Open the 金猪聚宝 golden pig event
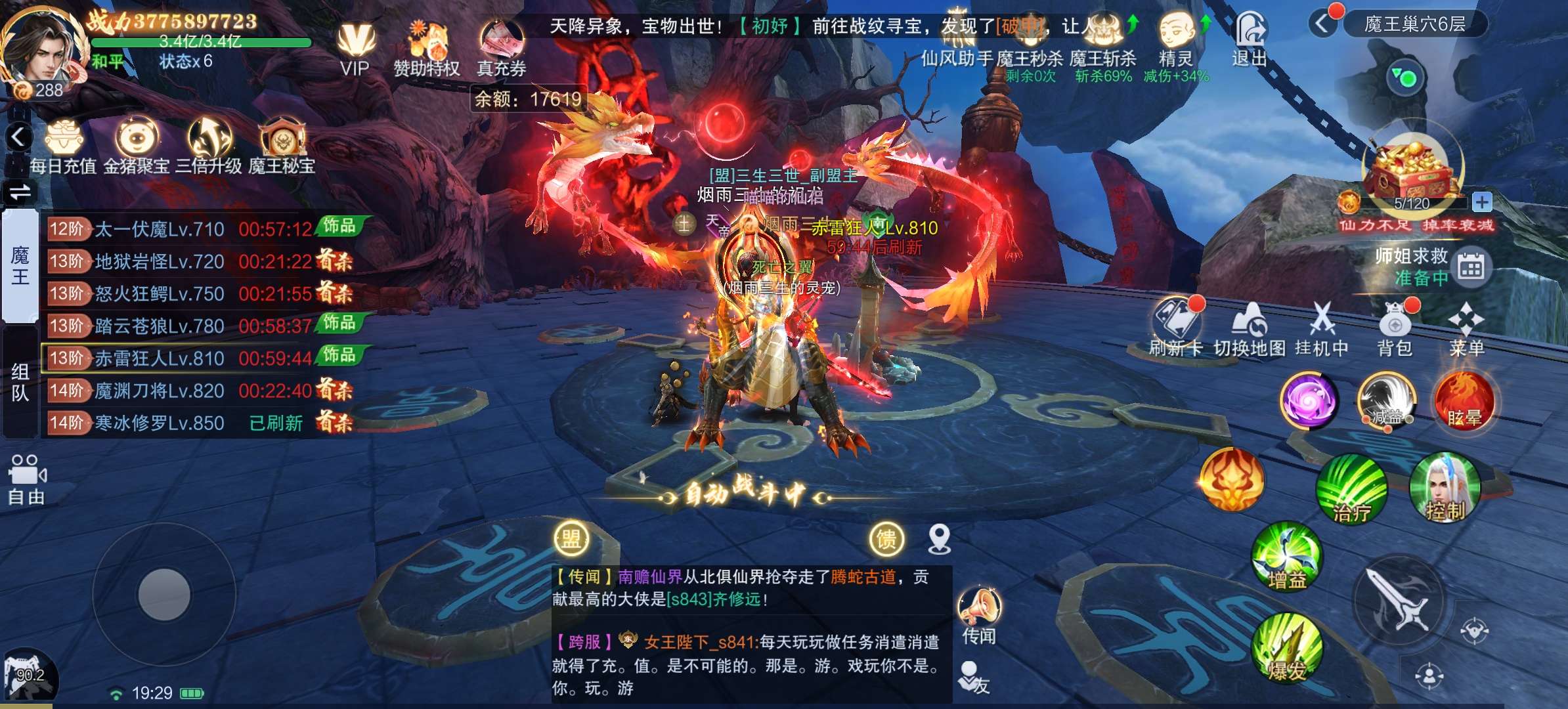1568x709 pixels. pos(137,146)
